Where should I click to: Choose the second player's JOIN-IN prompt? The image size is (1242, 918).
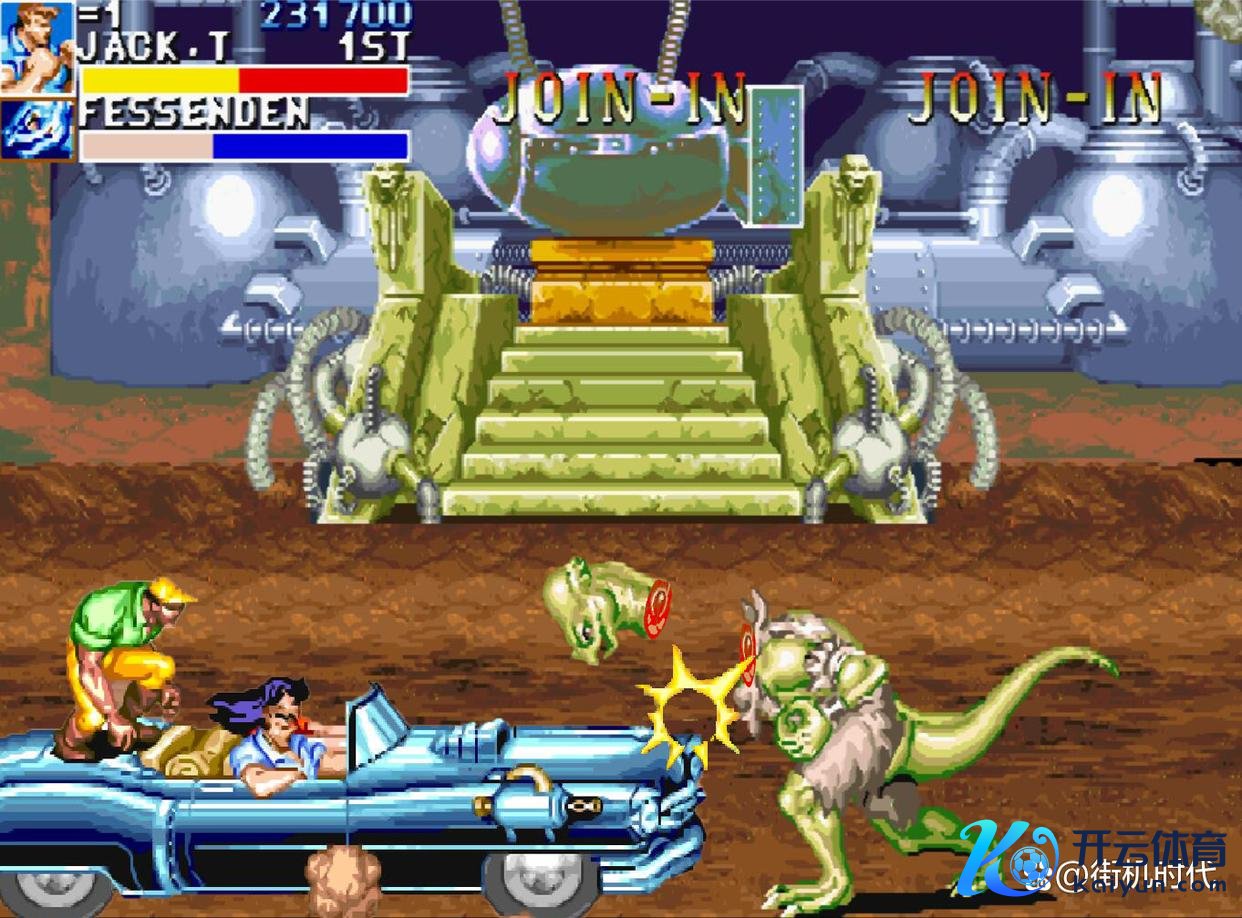tap(622, 98)
